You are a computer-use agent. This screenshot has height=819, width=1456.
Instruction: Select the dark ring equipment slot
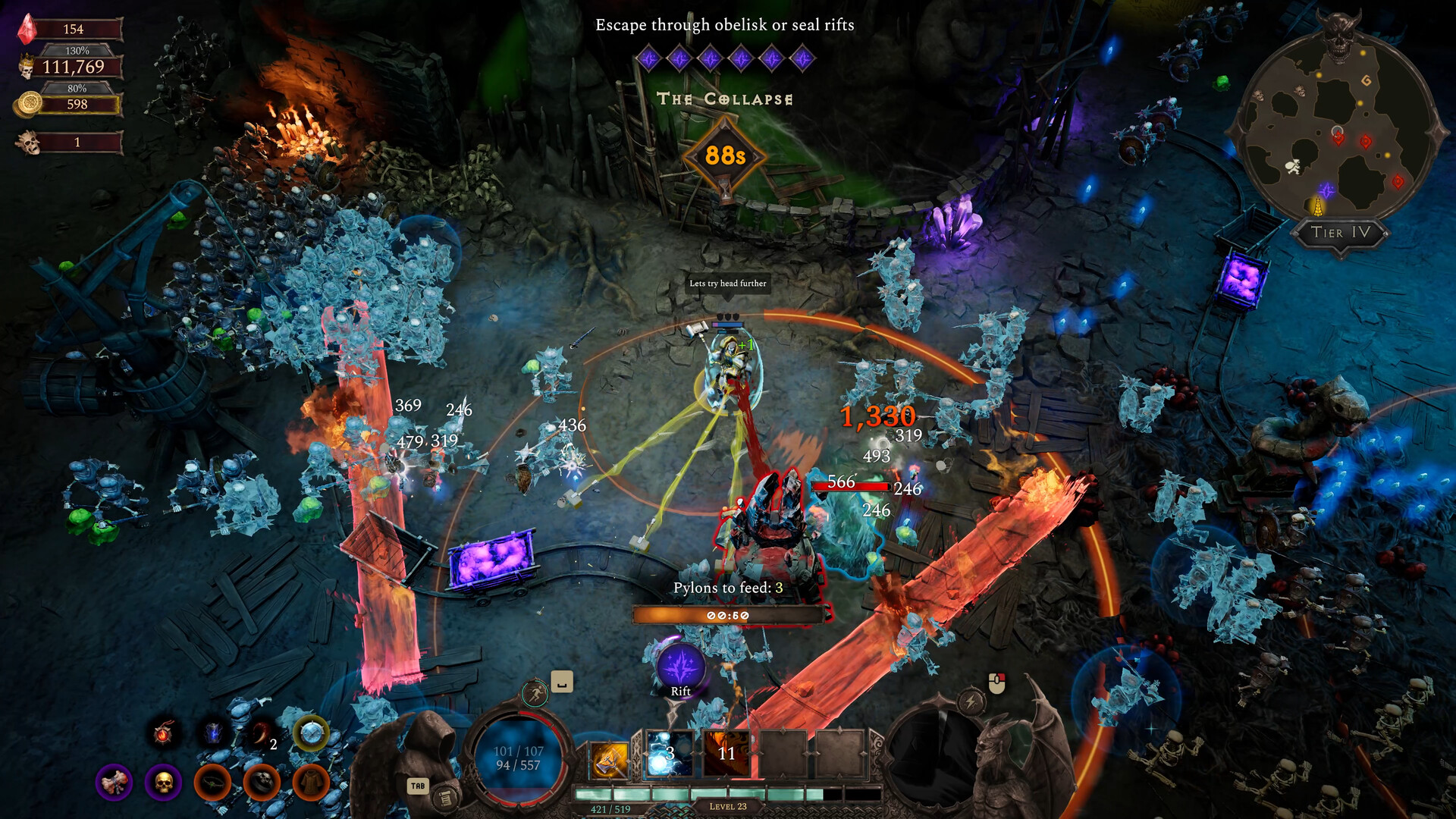coord(262,782)
